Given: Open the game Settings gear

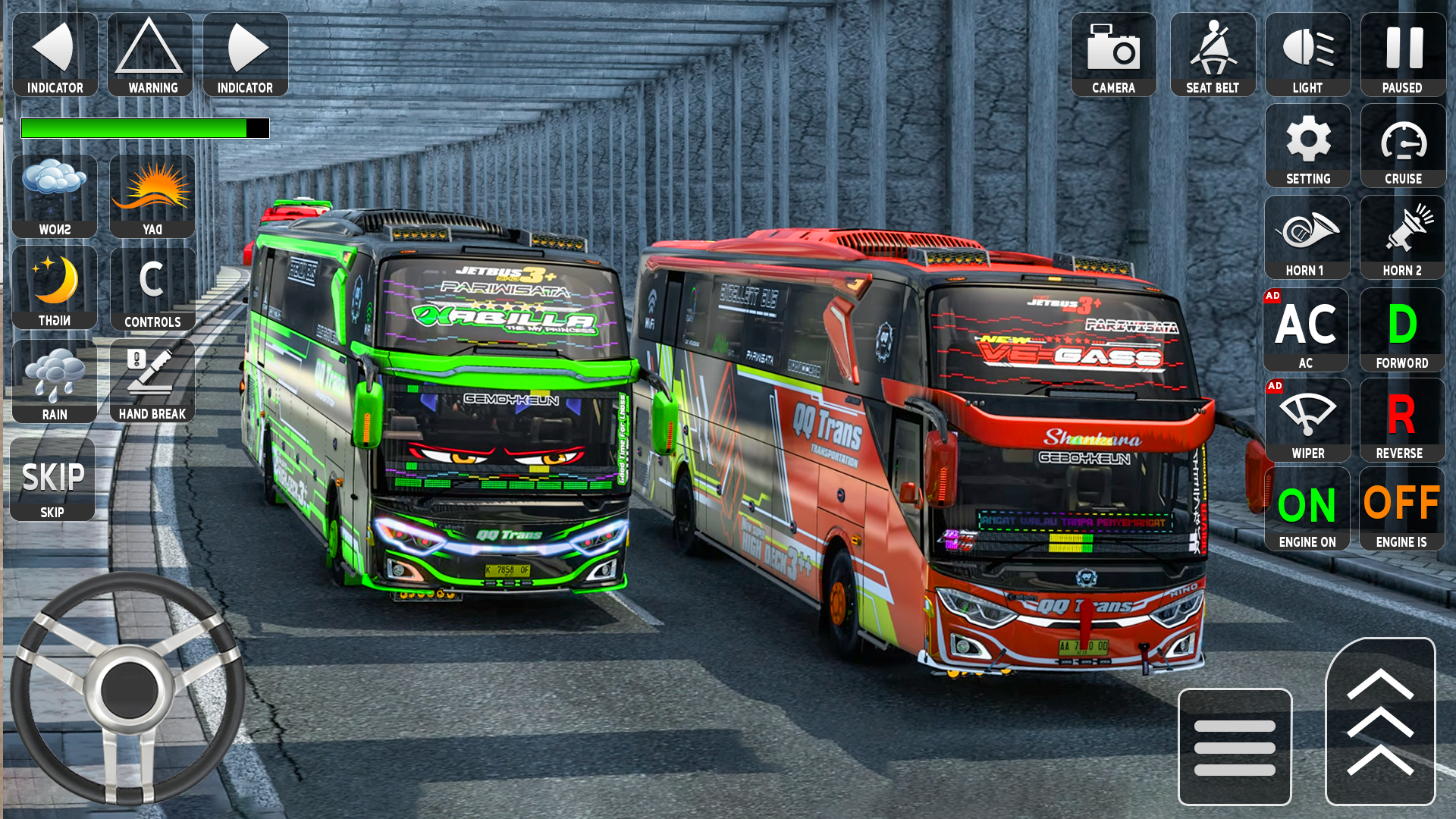Looking at the screenshot, I should point(1307,146).
